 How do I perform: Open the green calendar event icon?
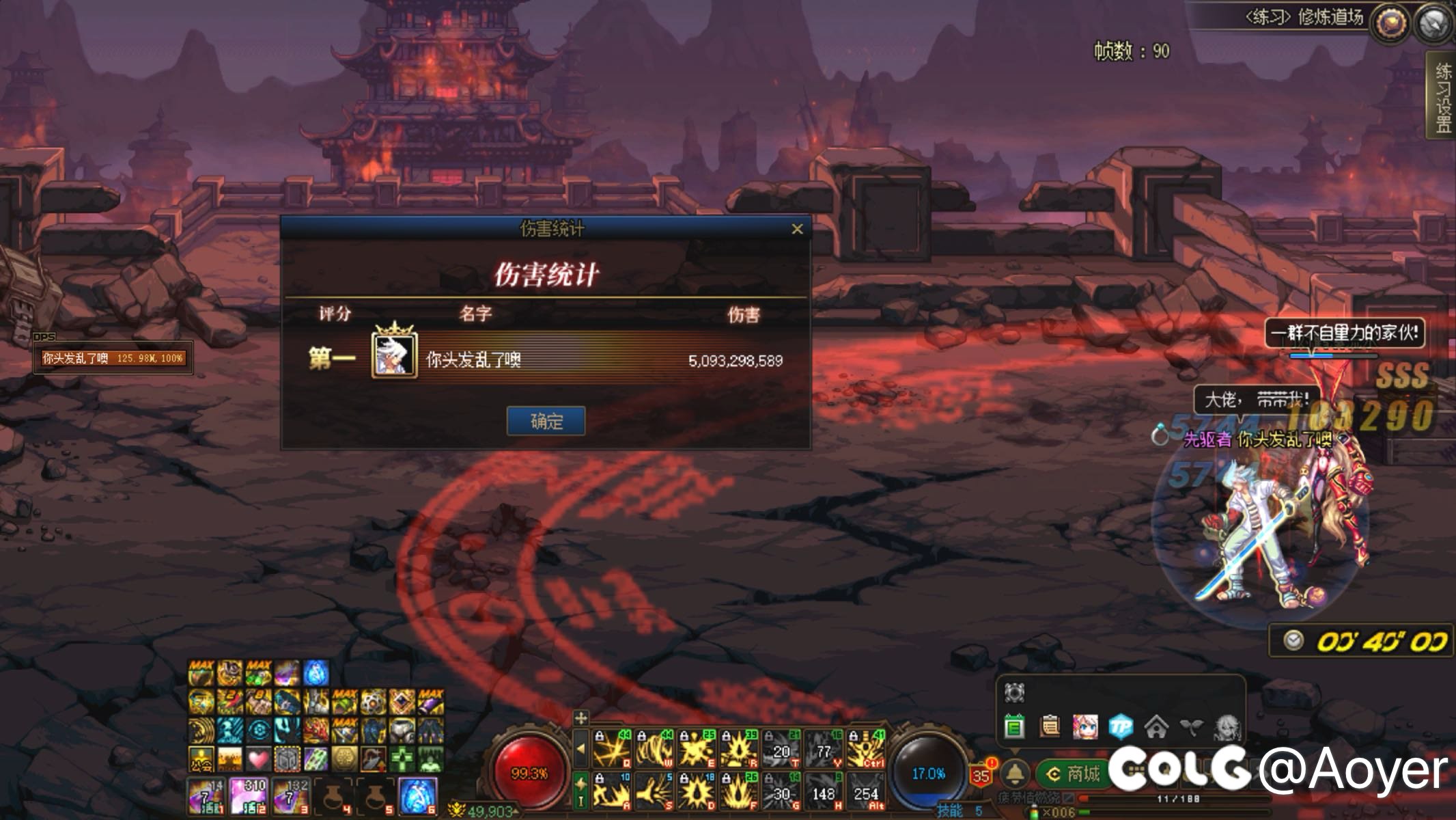point(1014,726)
